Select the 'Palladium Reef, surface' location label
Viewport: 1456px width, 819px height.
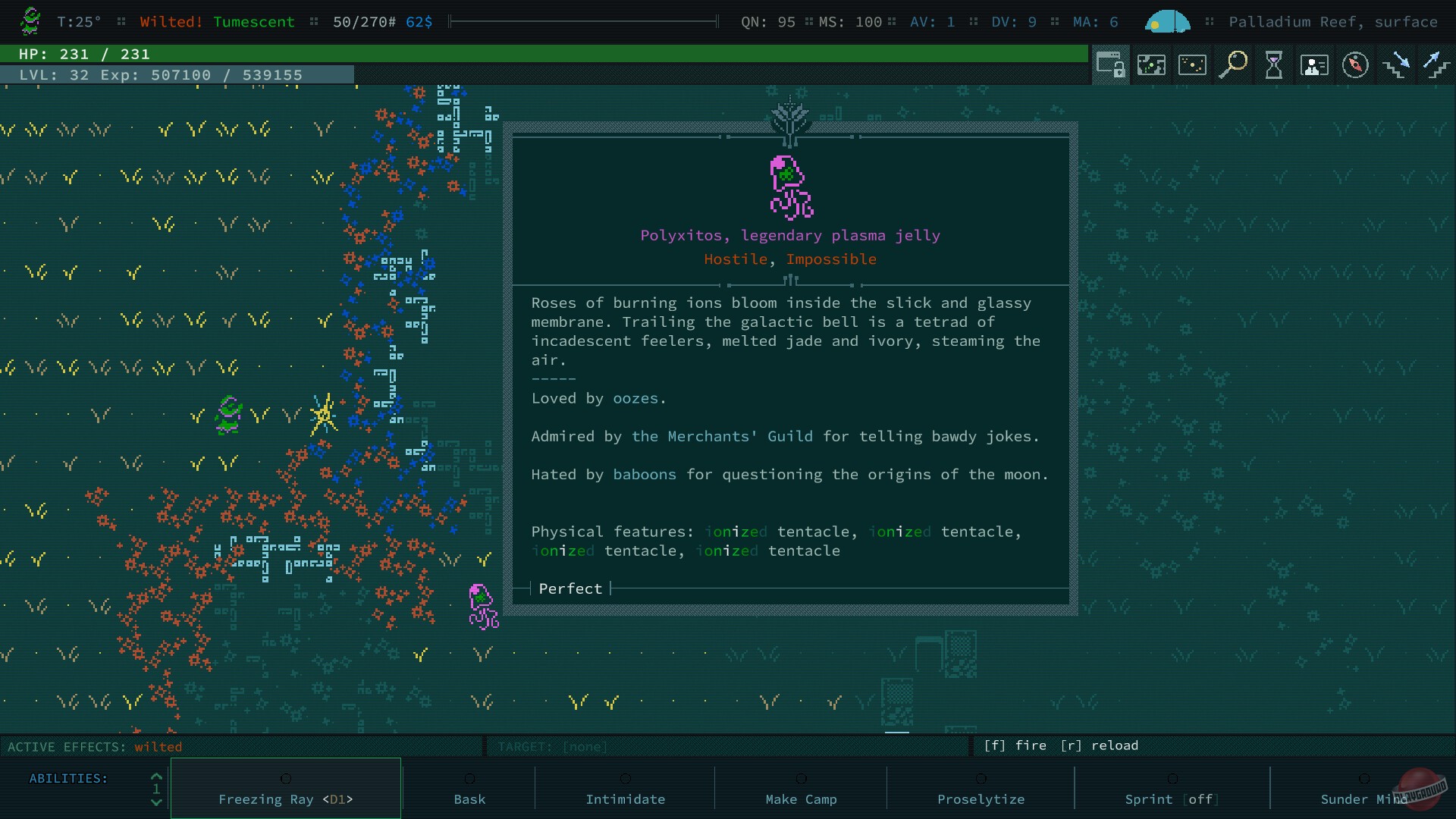[x=1334, y=22]
